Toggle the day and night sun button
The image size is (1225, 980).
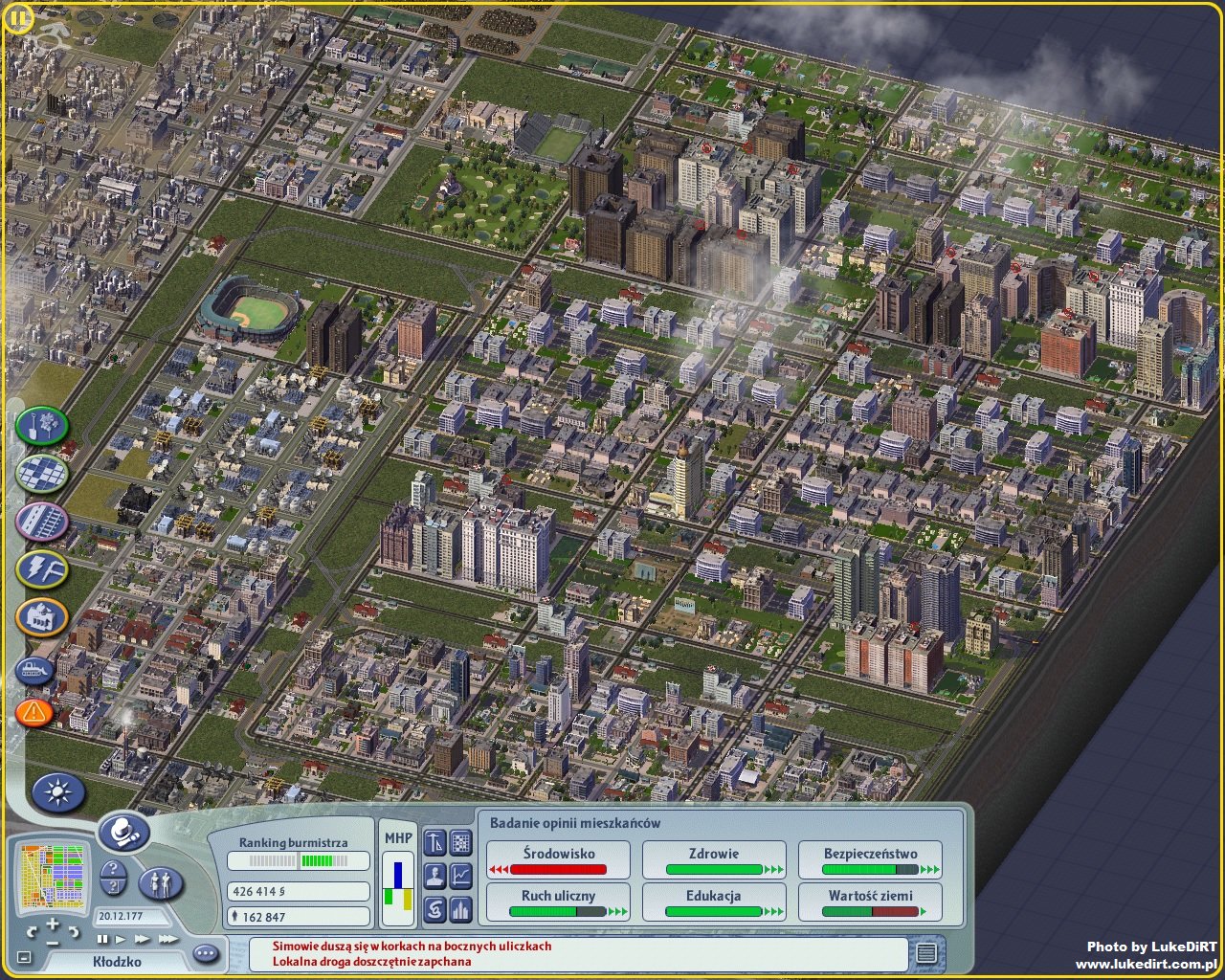click(x=58, y=792)
